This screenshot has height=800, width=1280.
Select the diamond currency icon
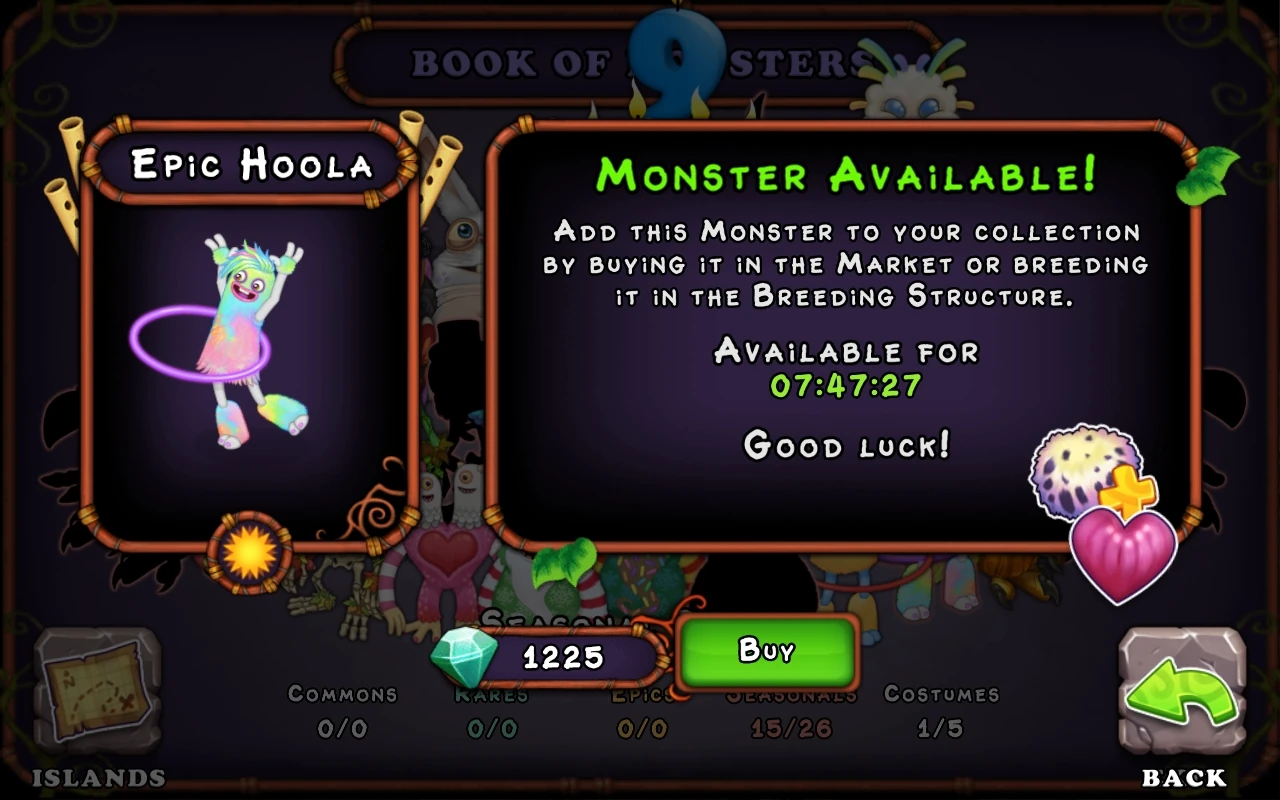point(461,656)
